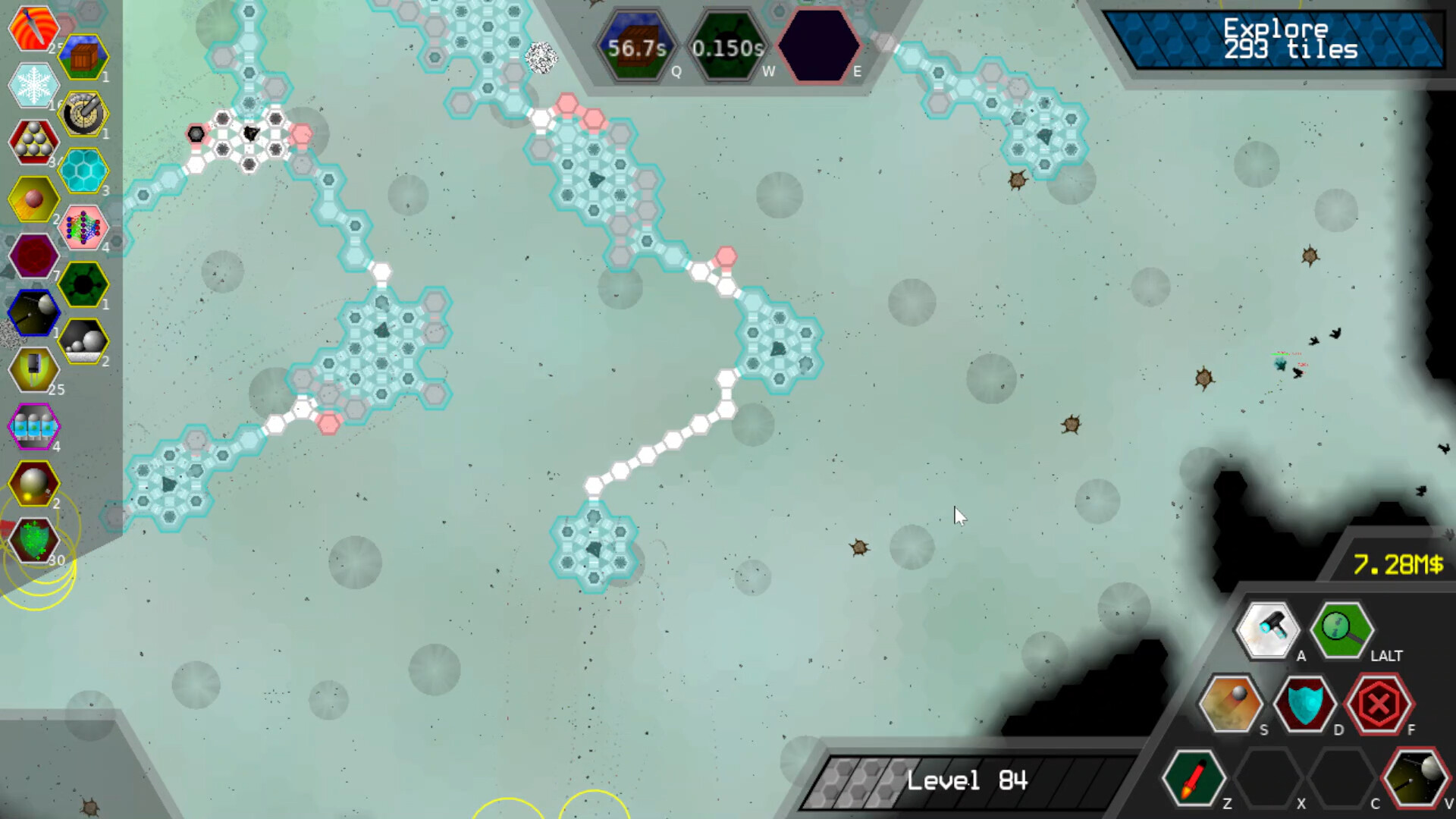This screenshot has height=819, width=1456.
Task: Select the pink molecule network ability
Action: (84, 227)
